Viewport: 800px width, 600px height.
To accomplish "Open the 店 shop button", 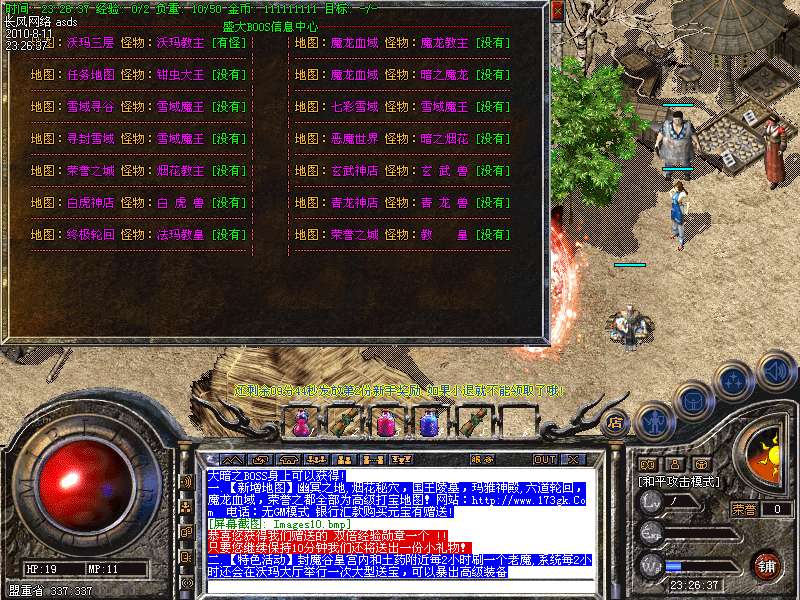I will click(616, 422).
